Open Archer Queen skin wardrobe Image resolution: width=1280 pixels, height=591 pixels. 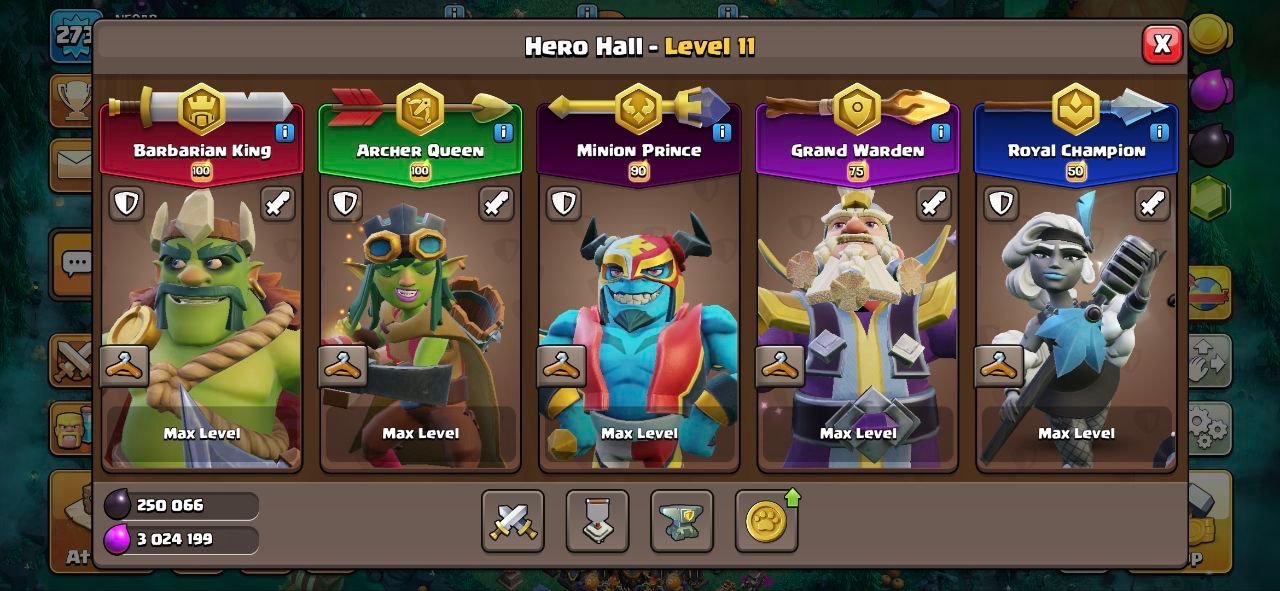click(343, 366)
